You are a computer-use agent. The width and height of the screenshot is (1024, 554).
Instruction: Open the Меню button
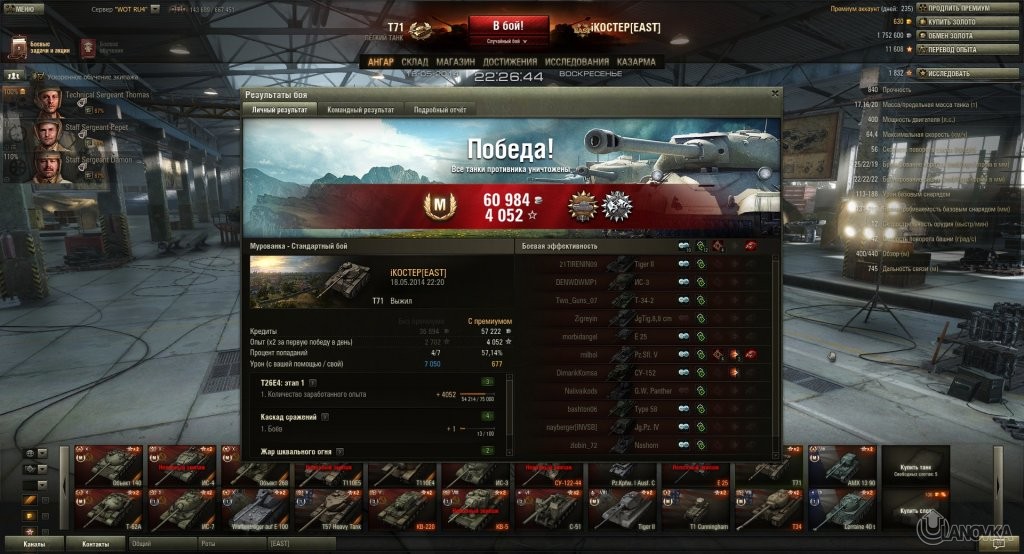click(x=22, y=8)
